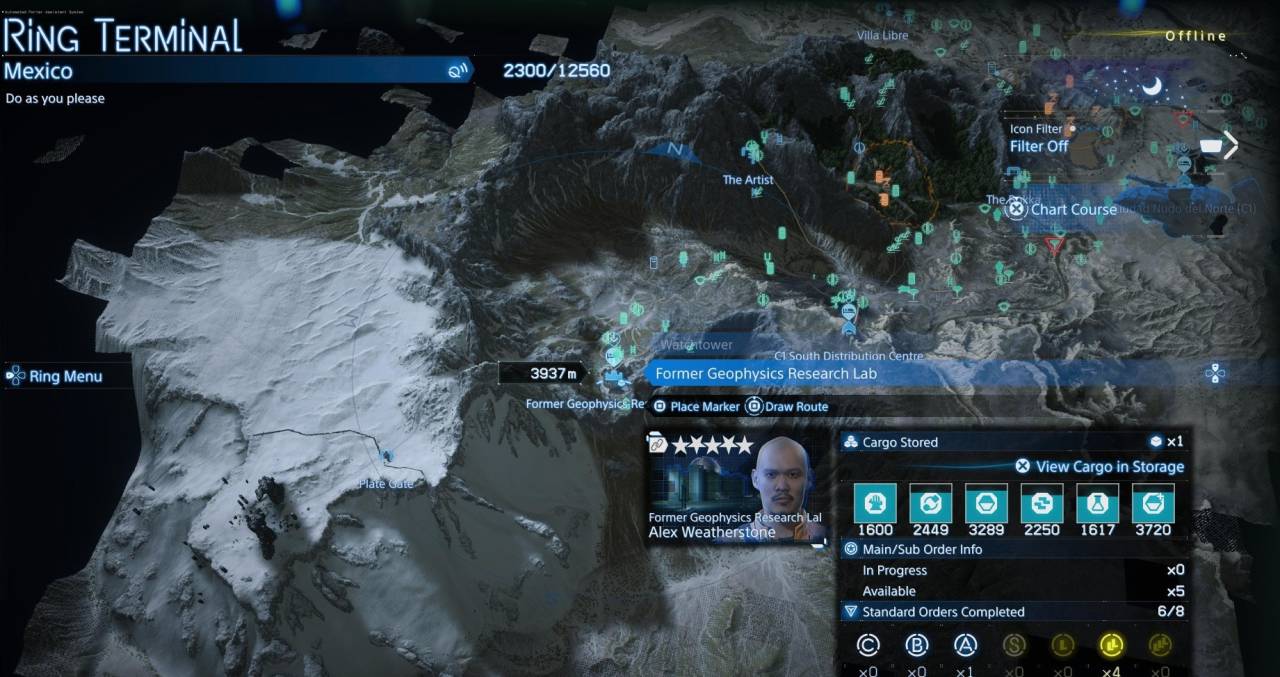Select the Watchtower list entry
The height and width of the screenshot is (677, 1280).
696,345
